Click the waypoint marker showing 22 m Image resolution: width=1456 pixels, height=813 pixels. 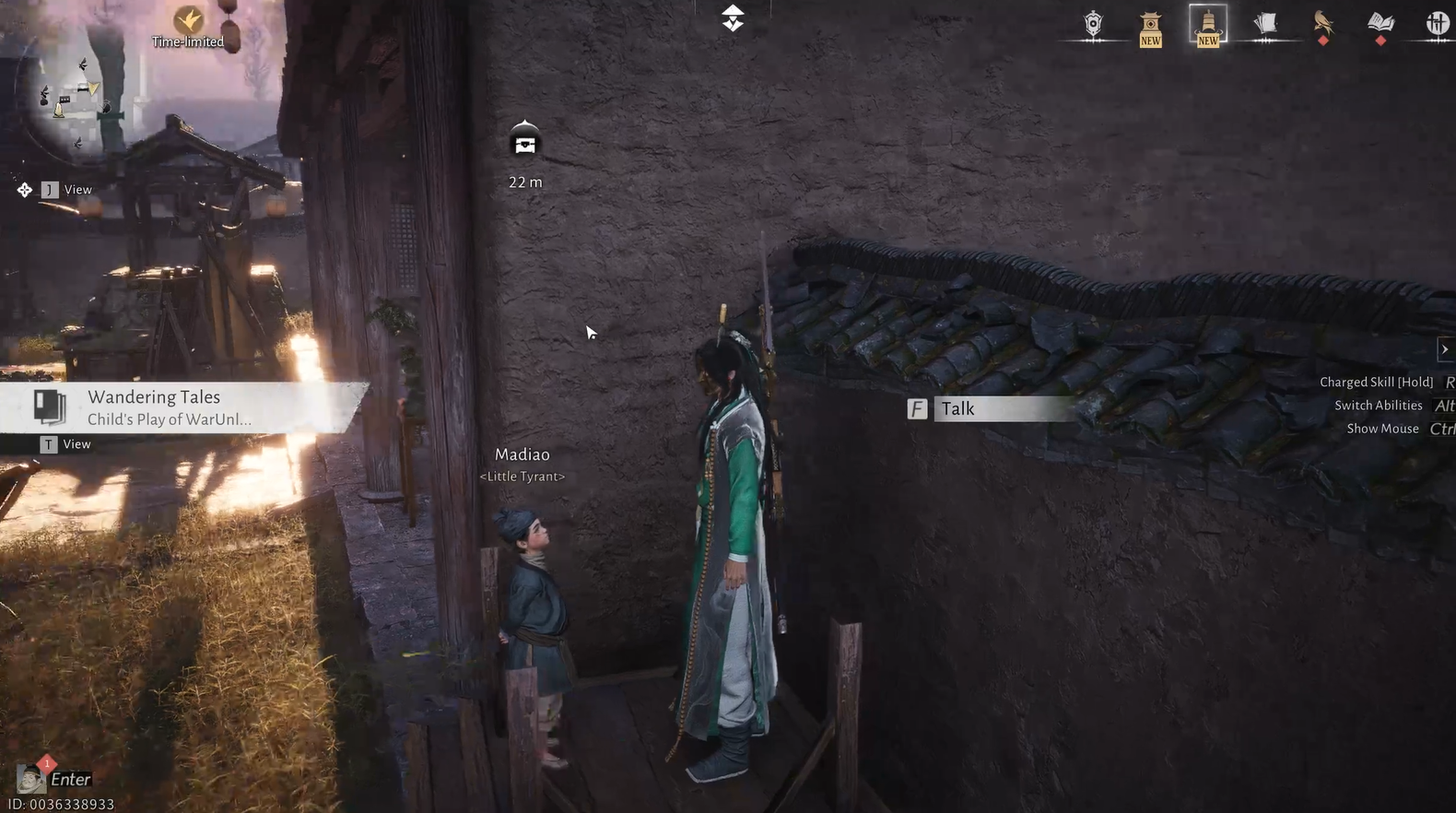tap(524, 147)
